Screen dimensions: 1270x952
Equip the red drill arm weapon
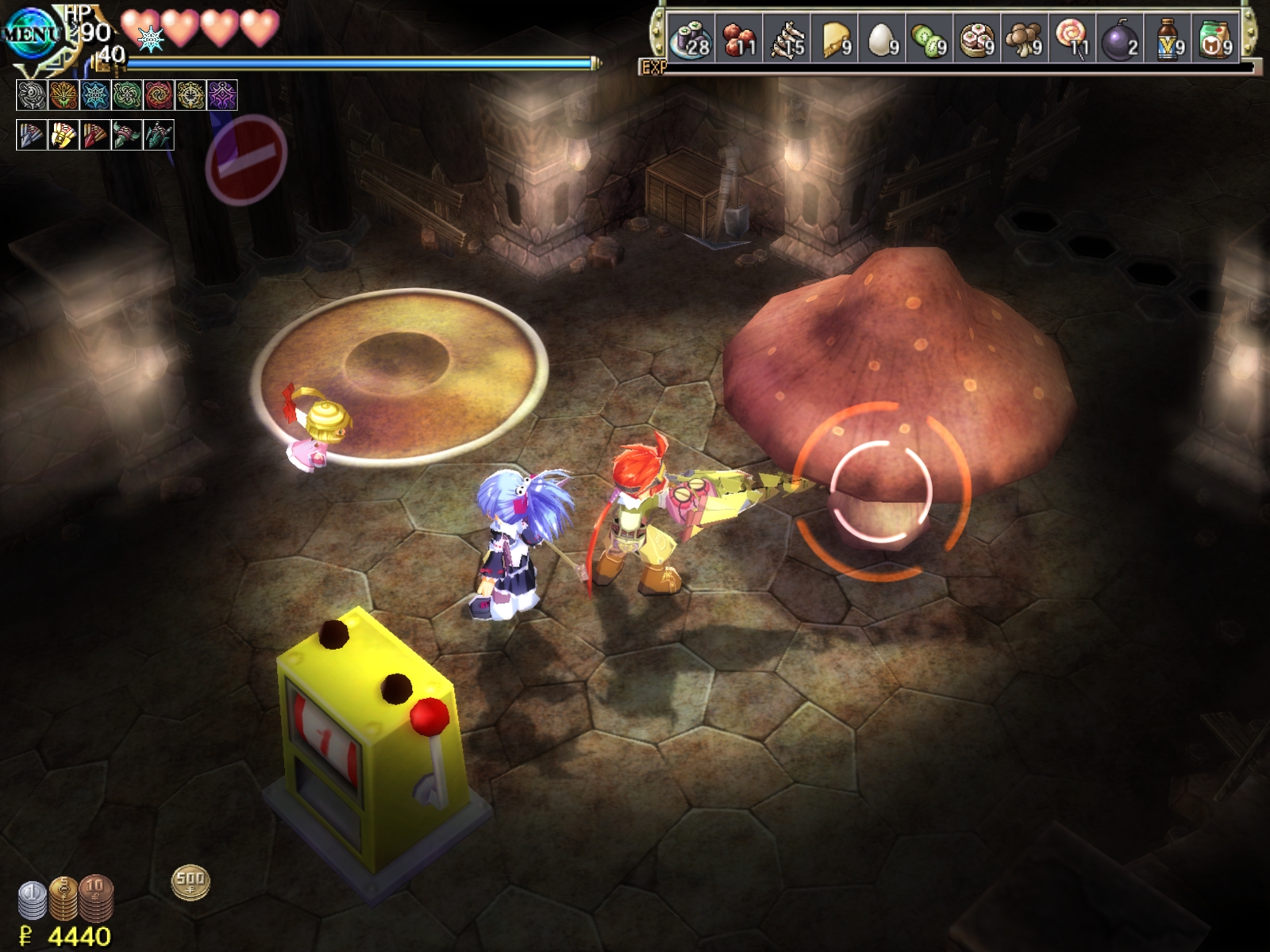click(x=95, y=135)
